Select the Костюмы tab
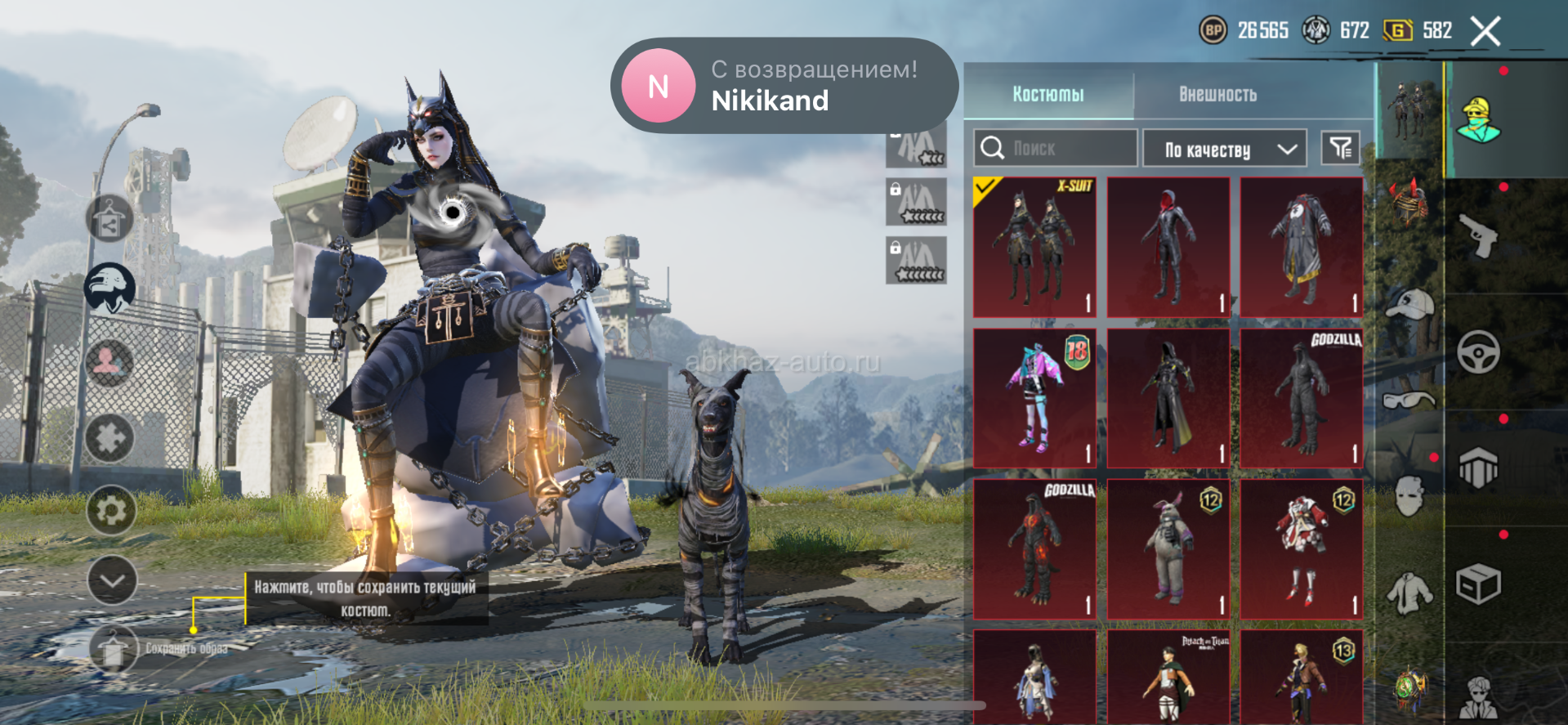This screenshot has width=1568, height=725. pos(1048,94)
